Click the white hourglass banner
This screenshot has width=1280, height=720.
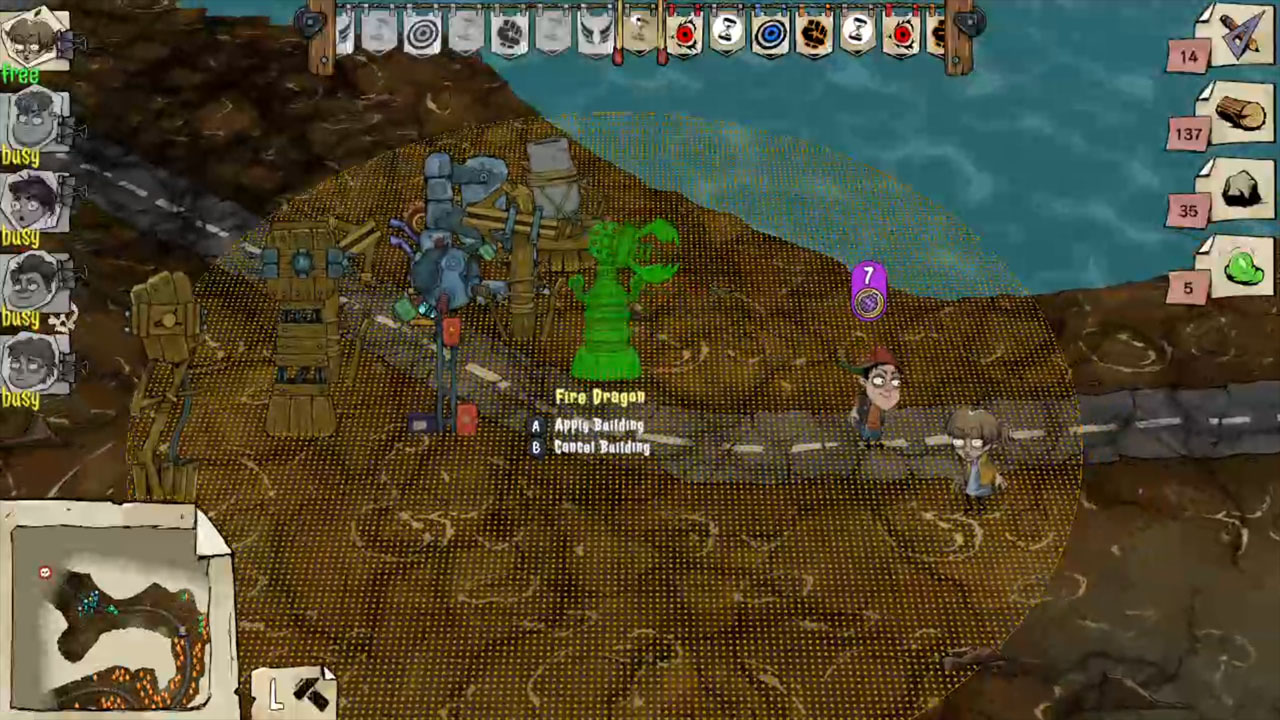(727, 33)
